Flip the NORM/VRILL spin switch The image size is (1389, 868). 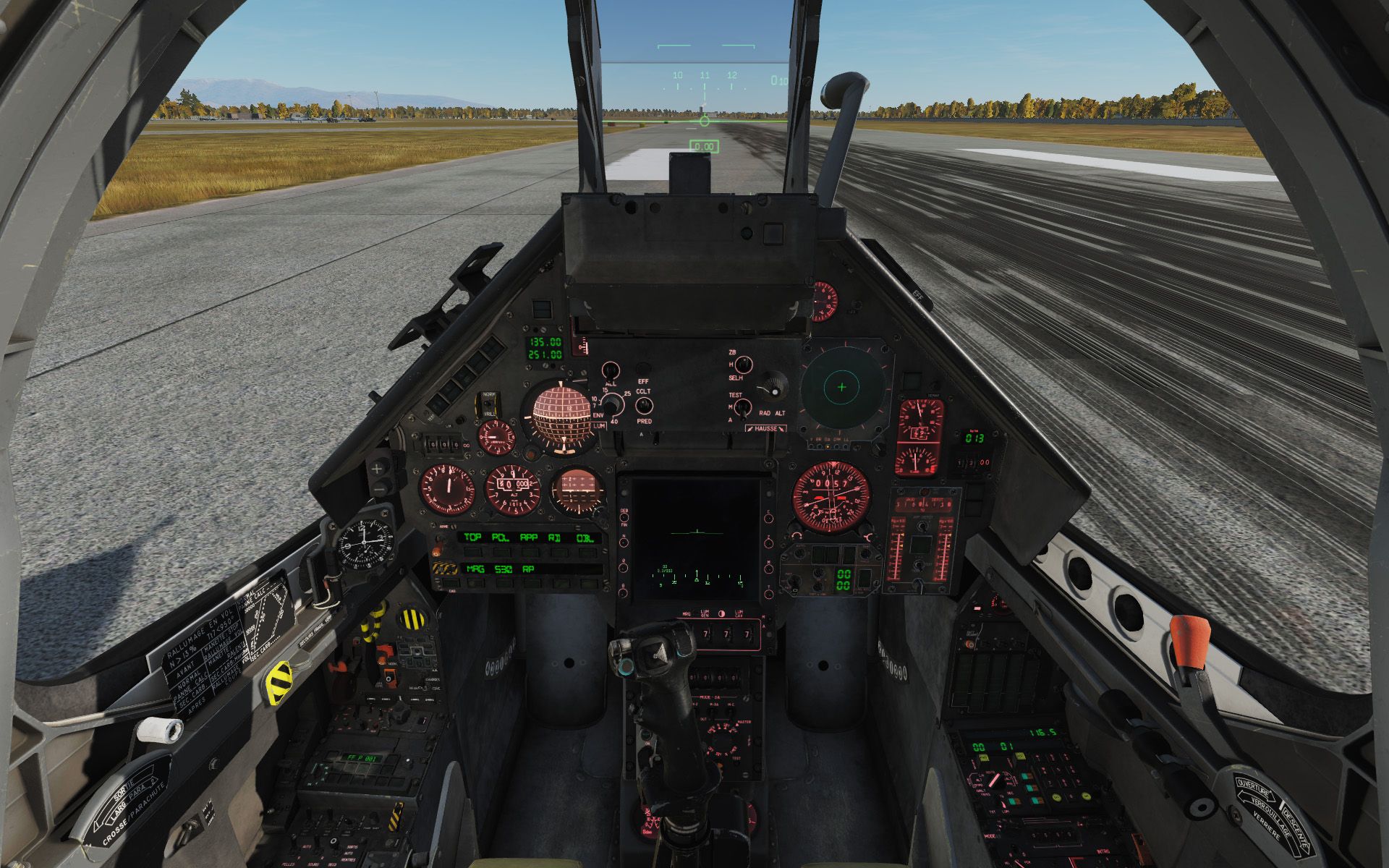coord(488,404)
